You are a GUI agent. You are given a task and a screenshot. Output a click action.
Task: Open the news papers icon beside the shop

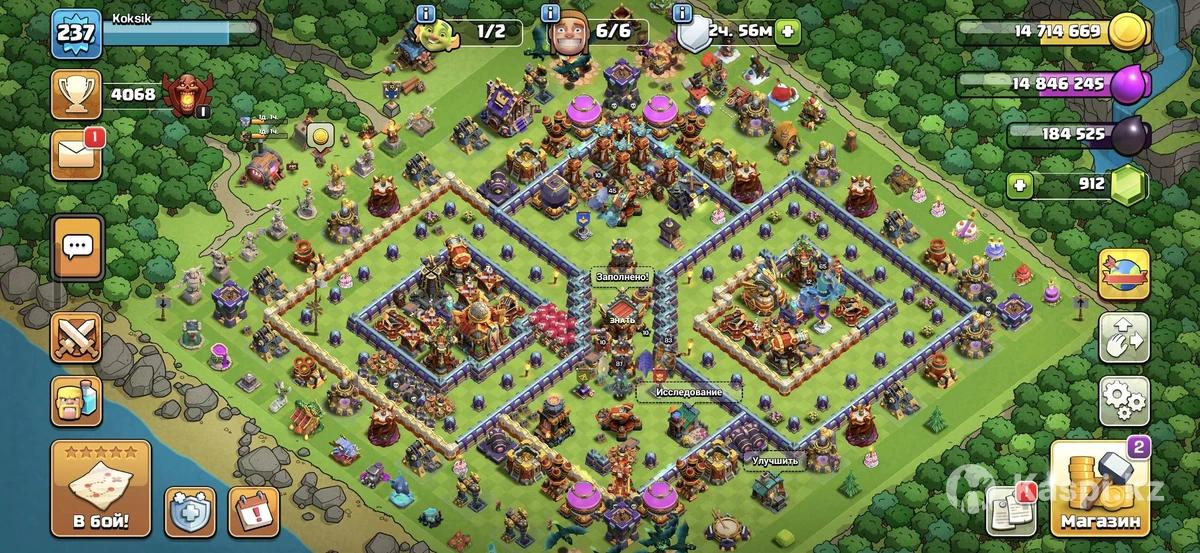click(1009, 510)
